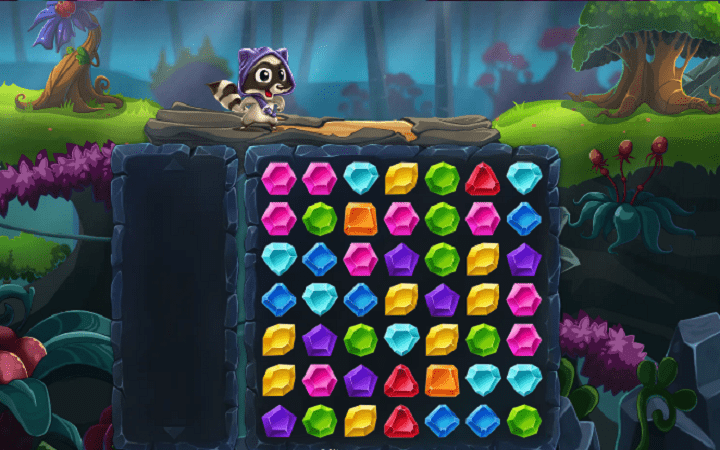Click the down arrow on the empty side panel
The width and height of the screenshot is (720, 450).
[175, 432]
